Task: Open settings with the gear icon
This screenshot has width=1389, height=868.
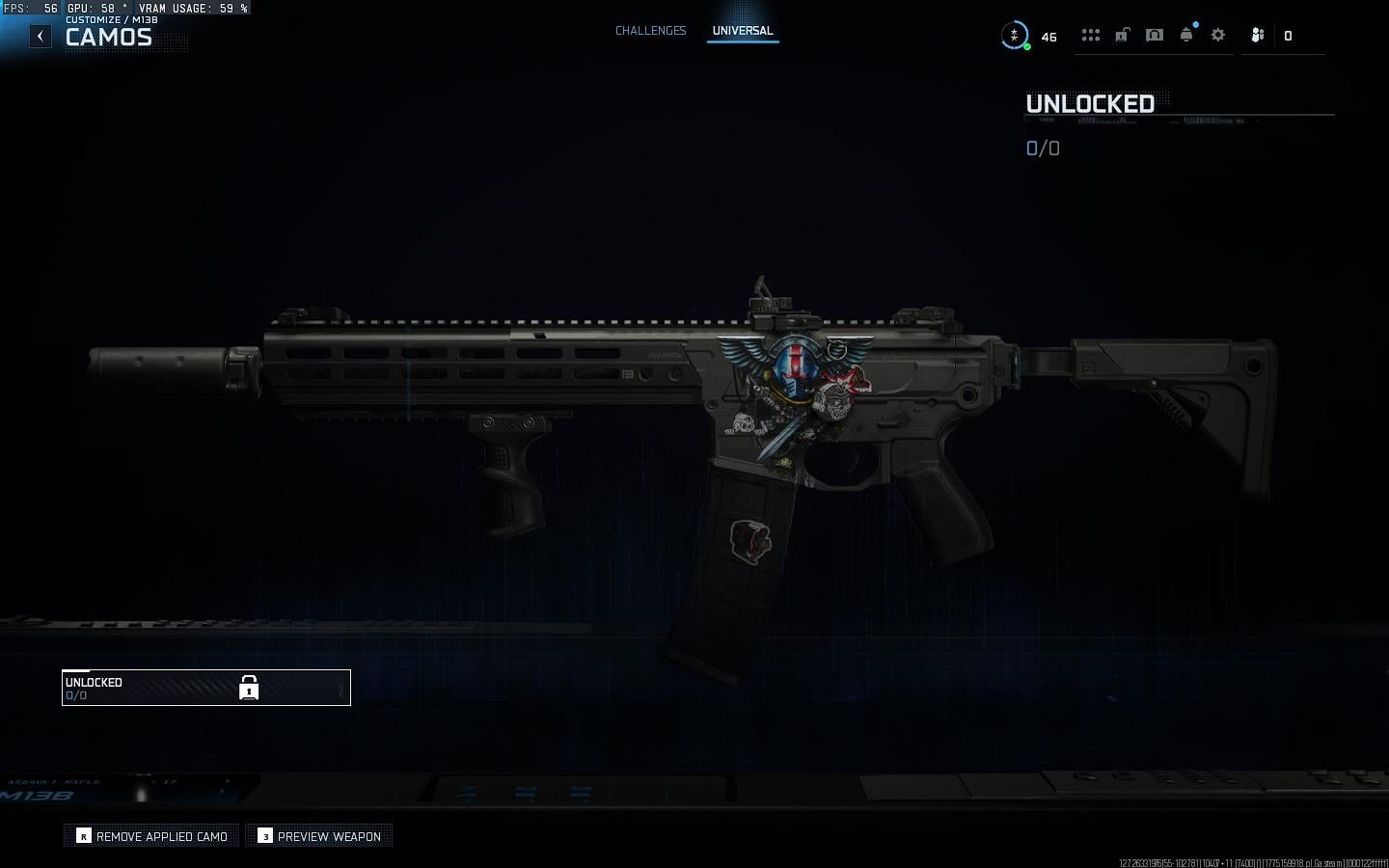Action: pos(1218,36)
